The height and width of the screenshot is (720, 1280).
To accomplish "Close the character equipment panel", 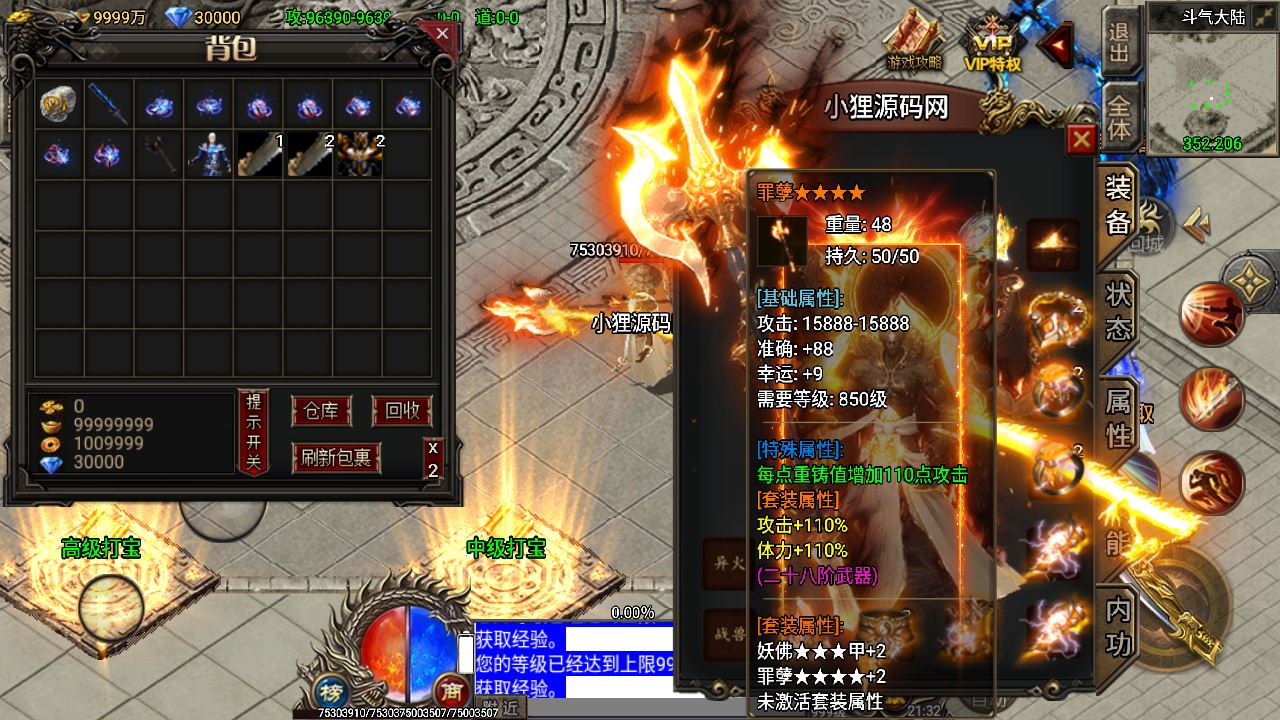I will (x=1081, y=140).
